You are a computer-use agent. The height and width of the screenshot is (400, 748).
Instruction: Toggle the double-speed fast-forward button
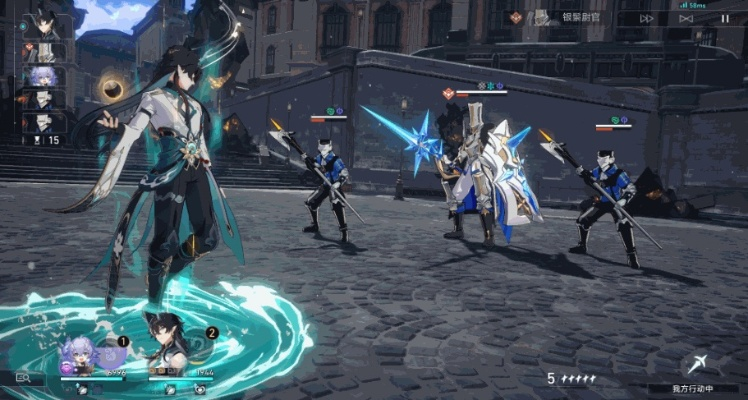647,18
